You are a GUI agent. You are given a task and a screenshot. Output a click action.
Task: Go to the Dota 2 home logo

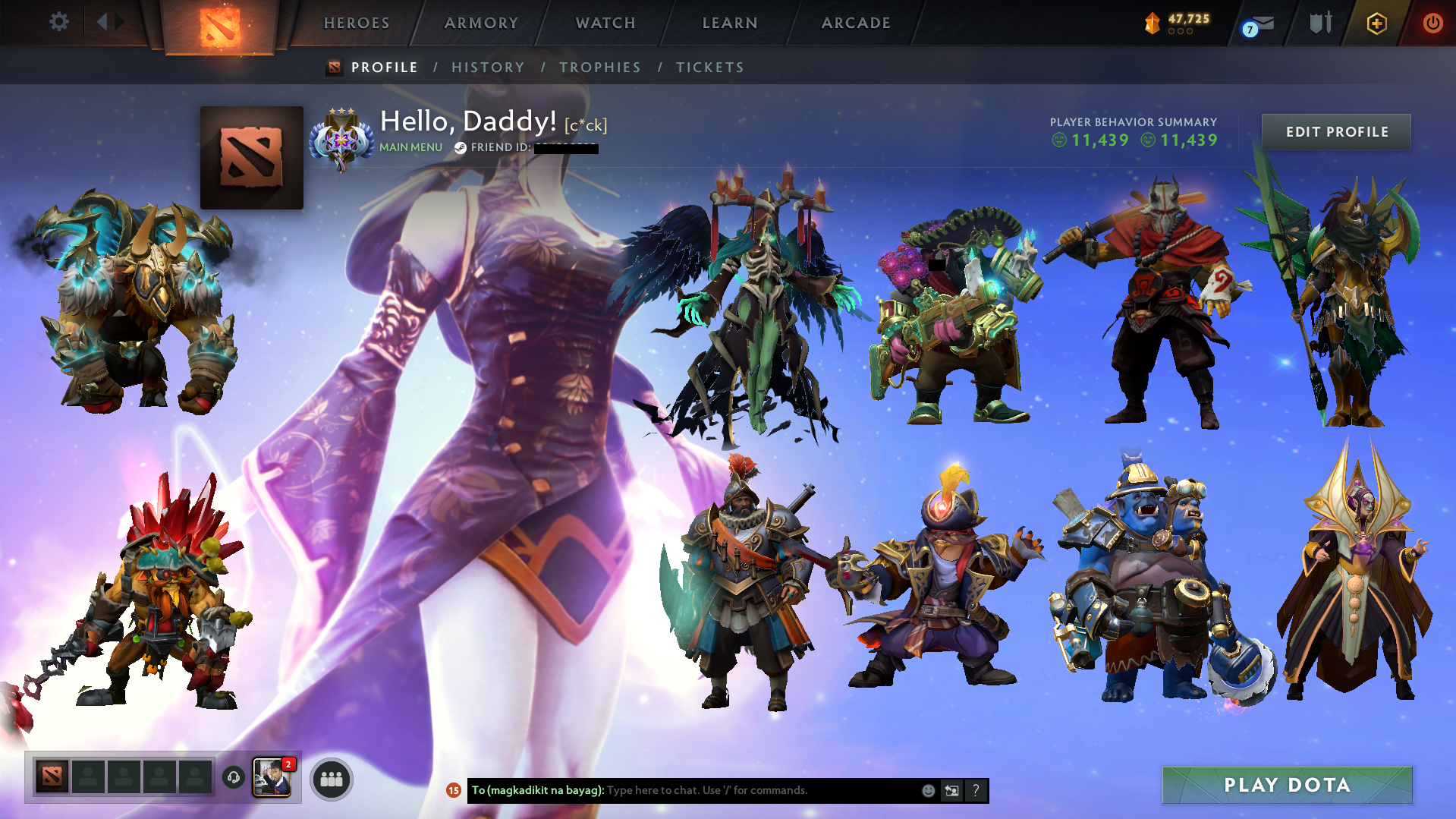pyautogui.click(x=220, y=27)
